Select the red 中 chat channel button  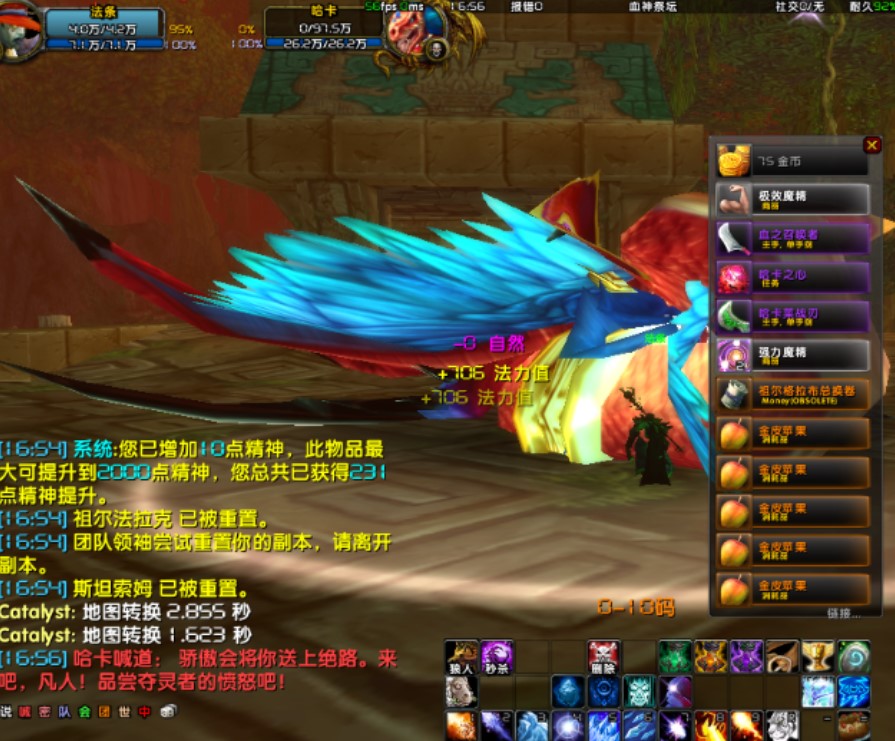click(144, 712)
